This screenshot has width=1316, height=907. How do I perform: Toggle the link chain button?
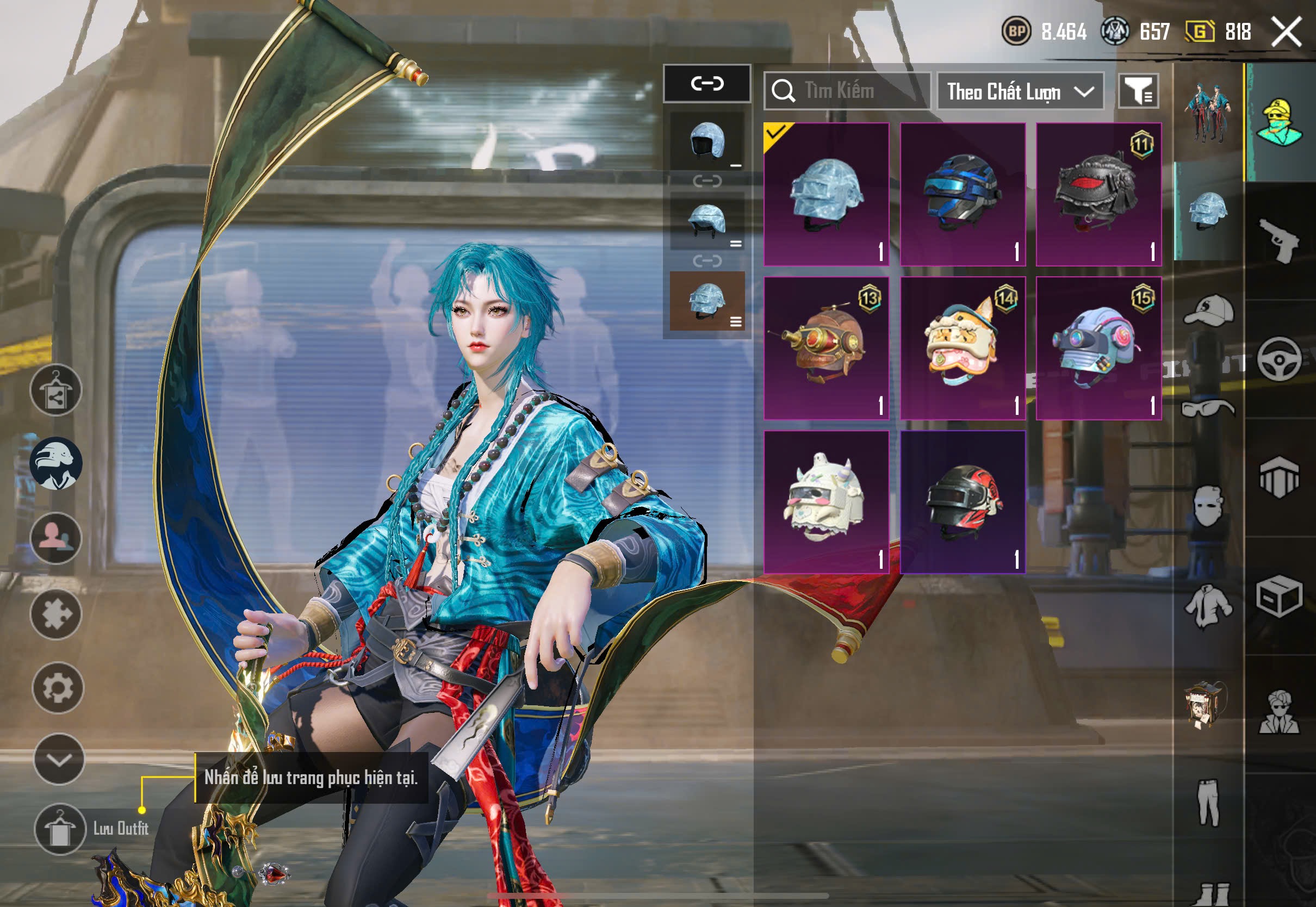[707, 84]
